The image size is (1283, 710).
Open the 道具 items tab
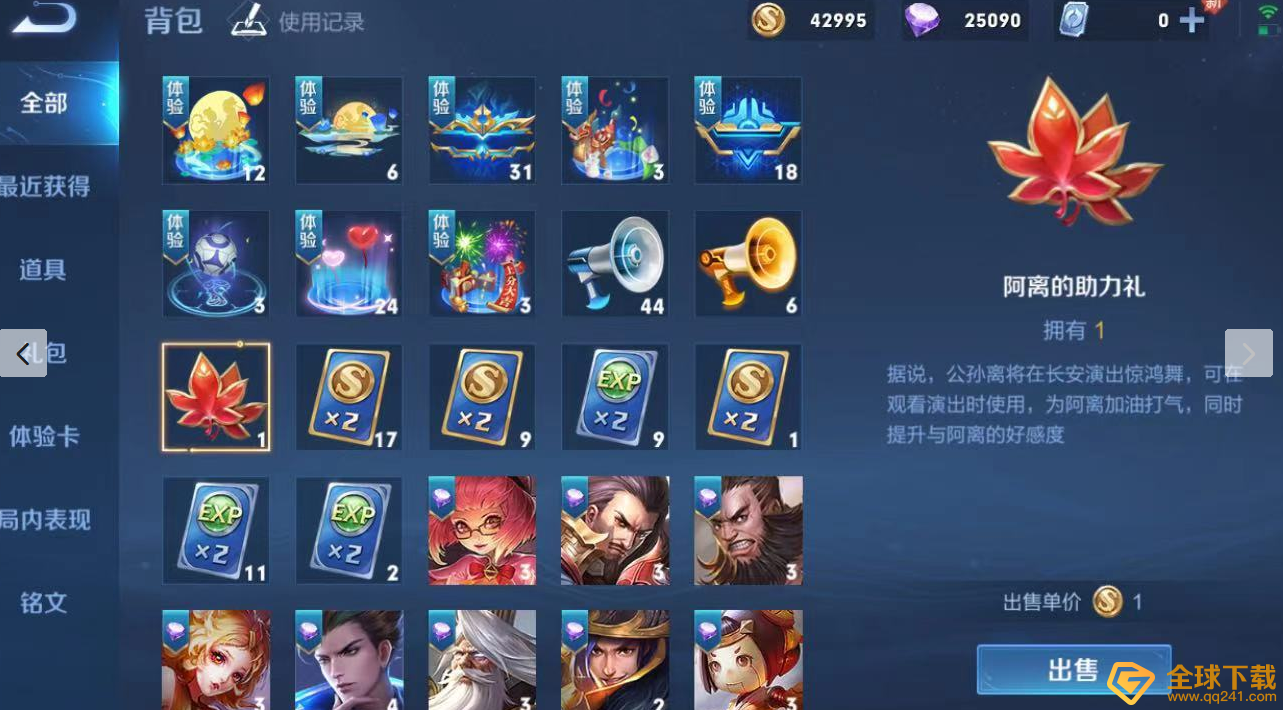tap(43, 269)
